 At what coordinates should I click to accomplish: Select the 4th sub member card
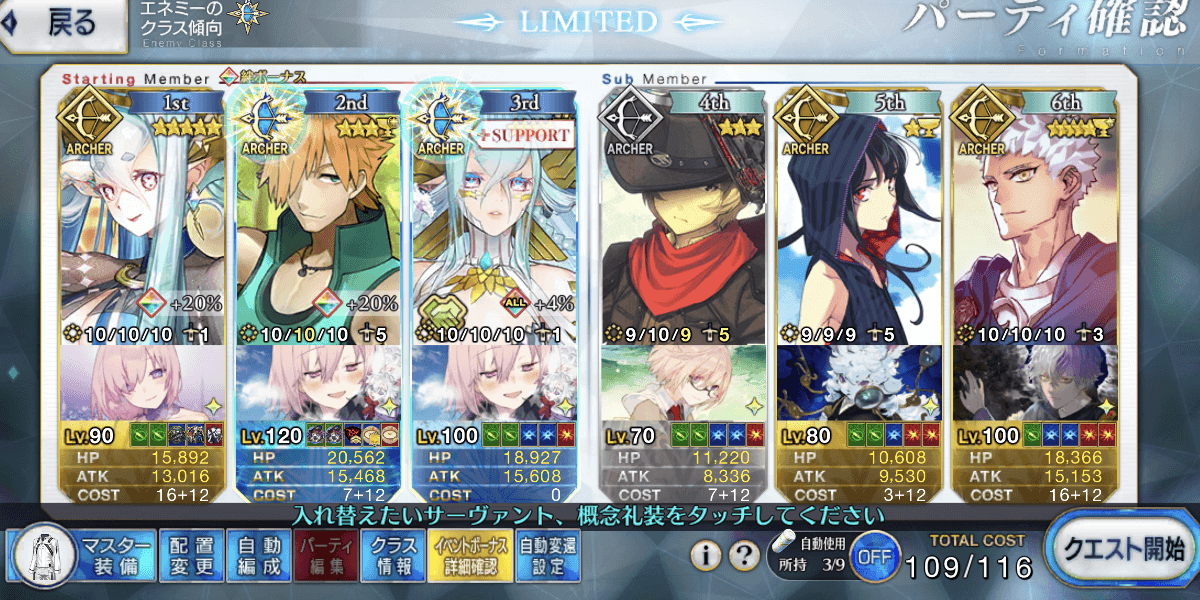point(682,220)
